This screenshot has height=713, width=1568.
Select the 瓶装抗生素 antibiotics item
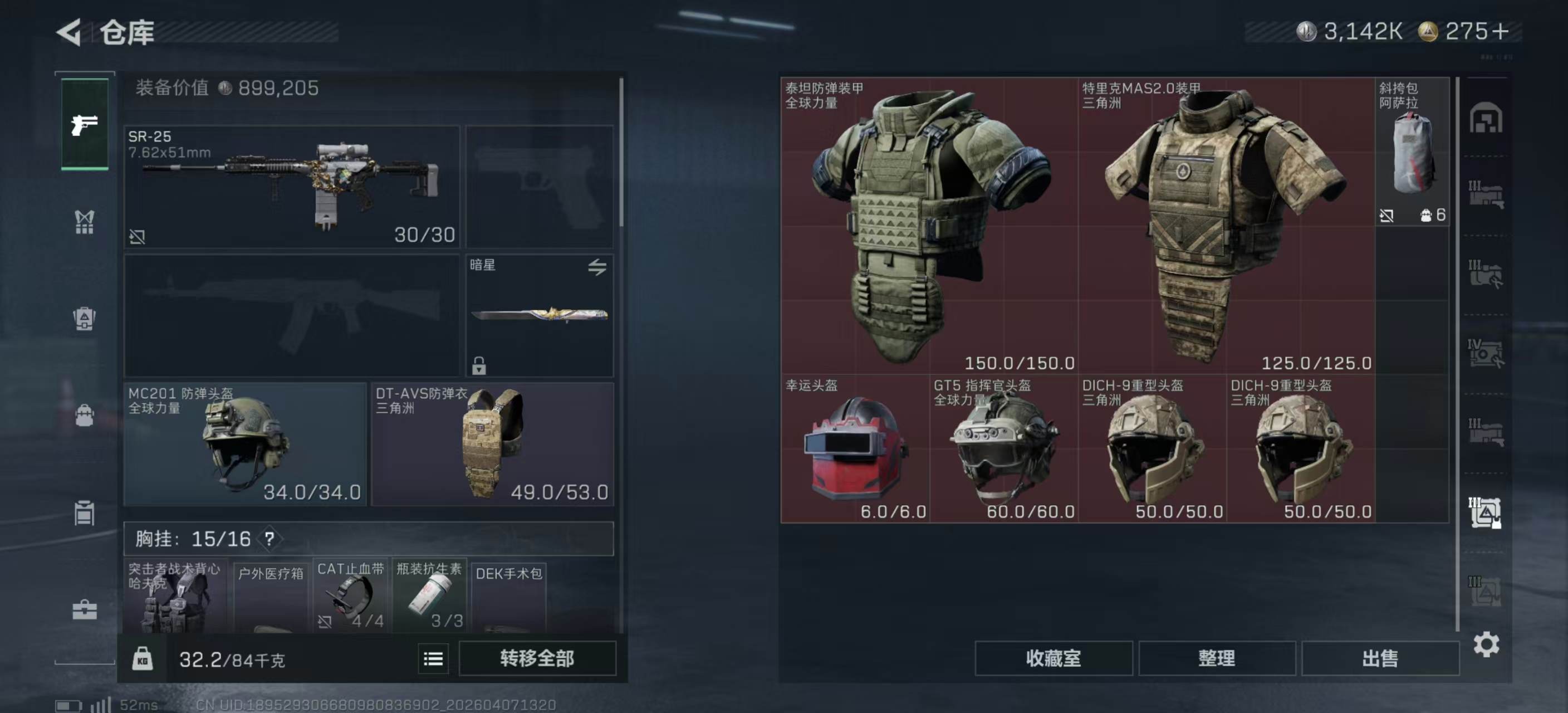(429, 595)
